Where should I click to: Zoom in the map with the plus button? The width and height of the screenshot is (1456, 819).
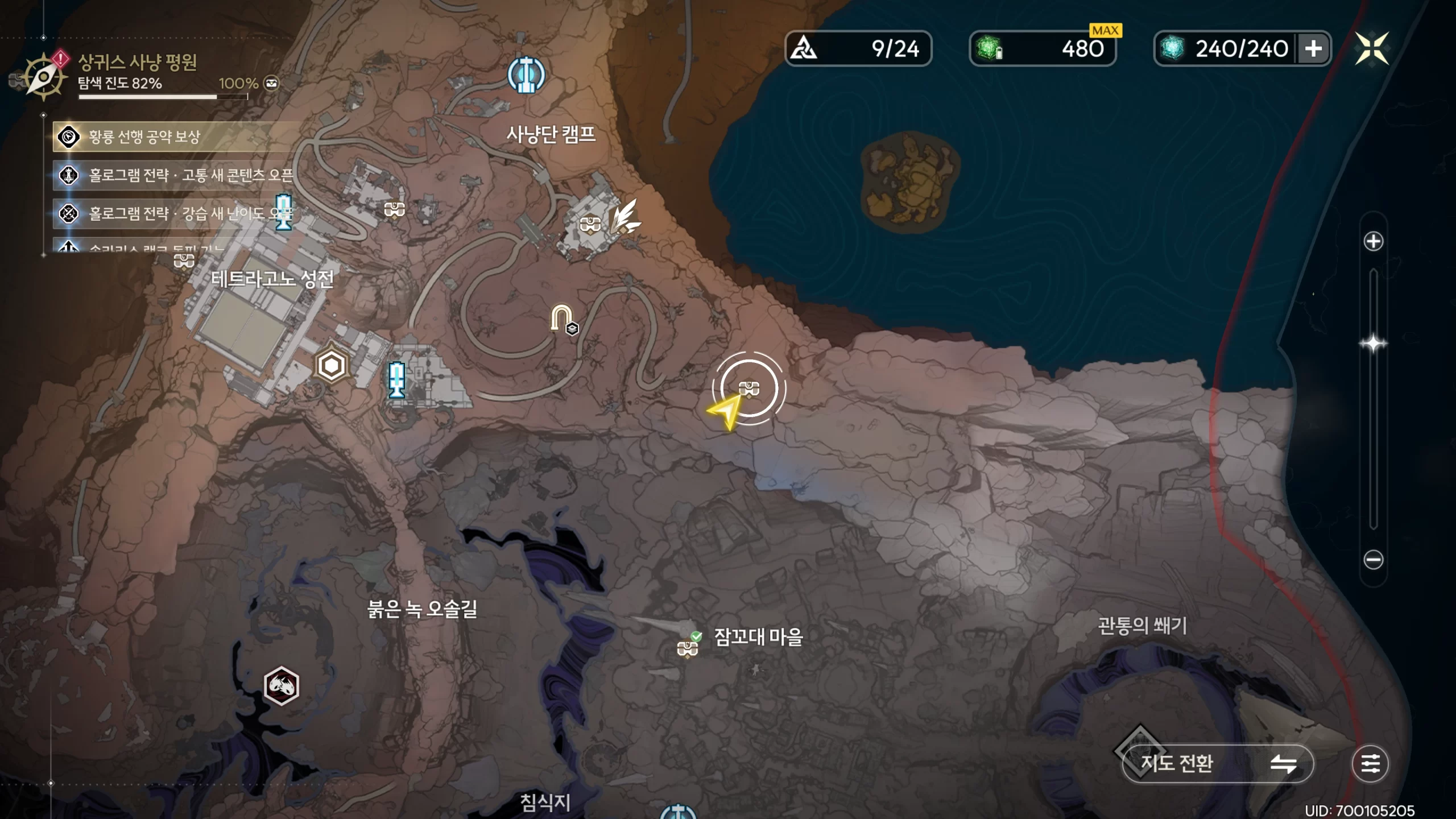click(x=1373, y=241)
